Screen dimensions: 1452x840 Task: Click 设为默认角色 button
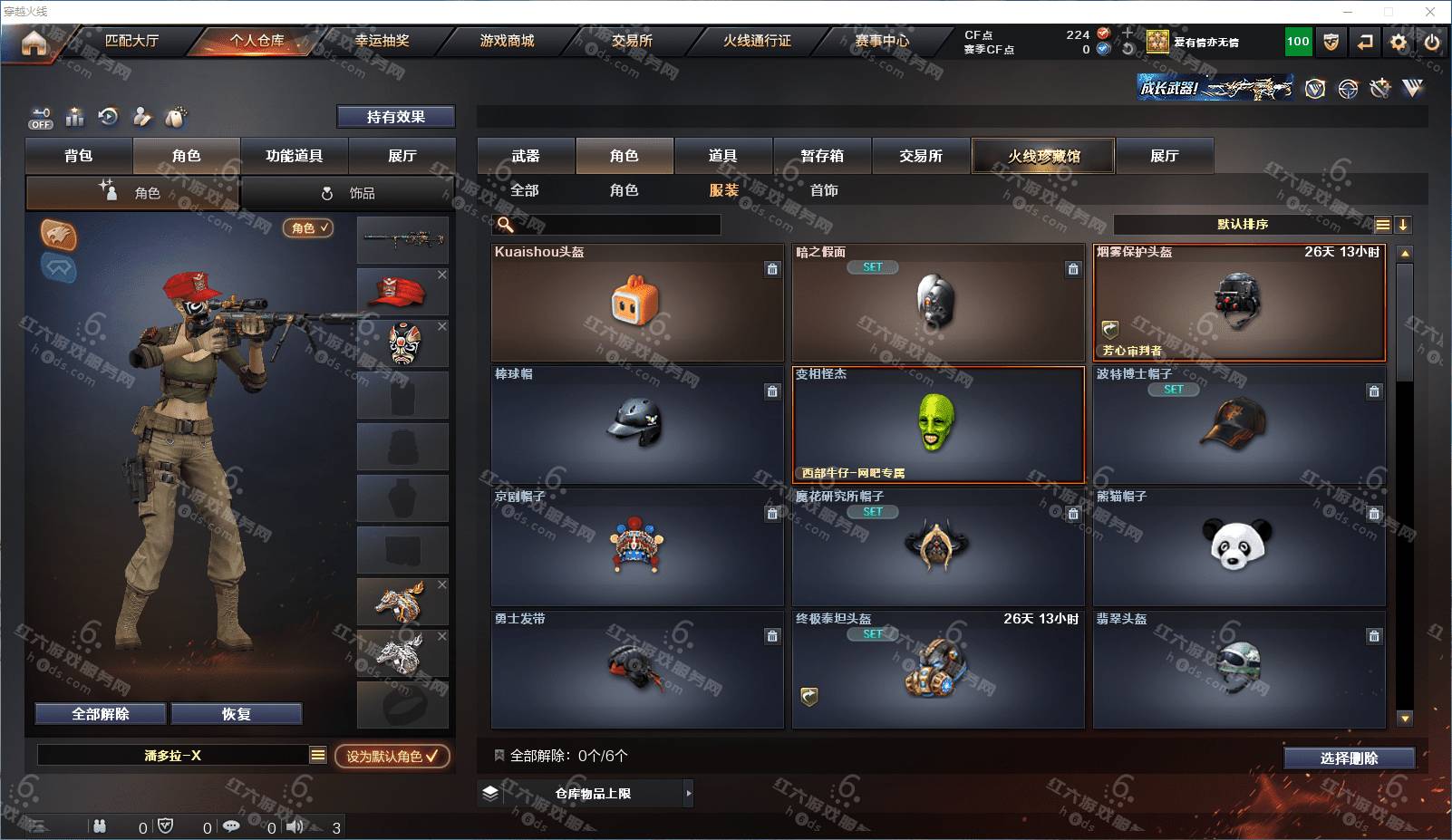point(392,756)
